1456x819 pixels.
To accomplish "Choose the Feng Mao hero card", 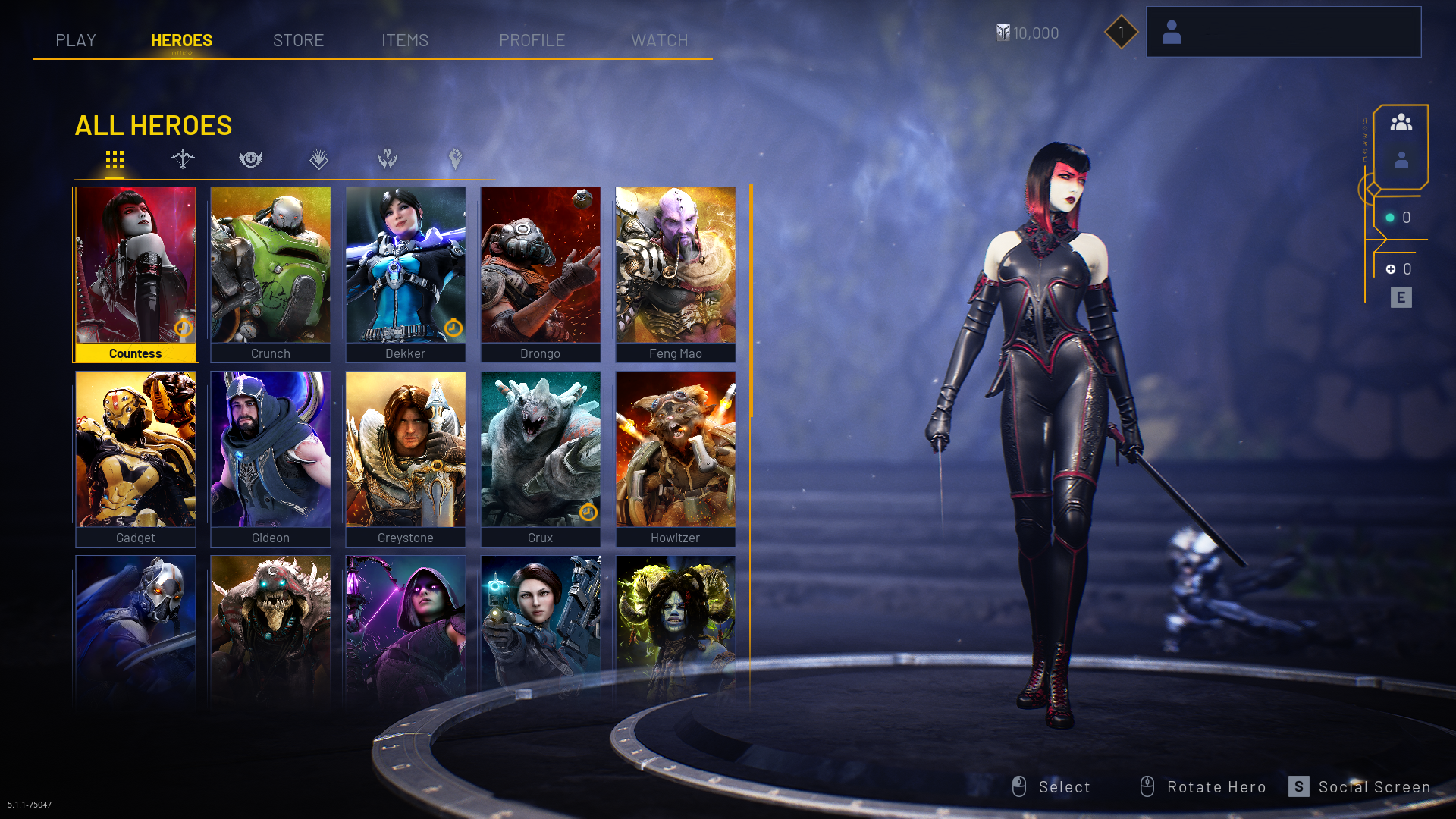I will coord(676,274).
